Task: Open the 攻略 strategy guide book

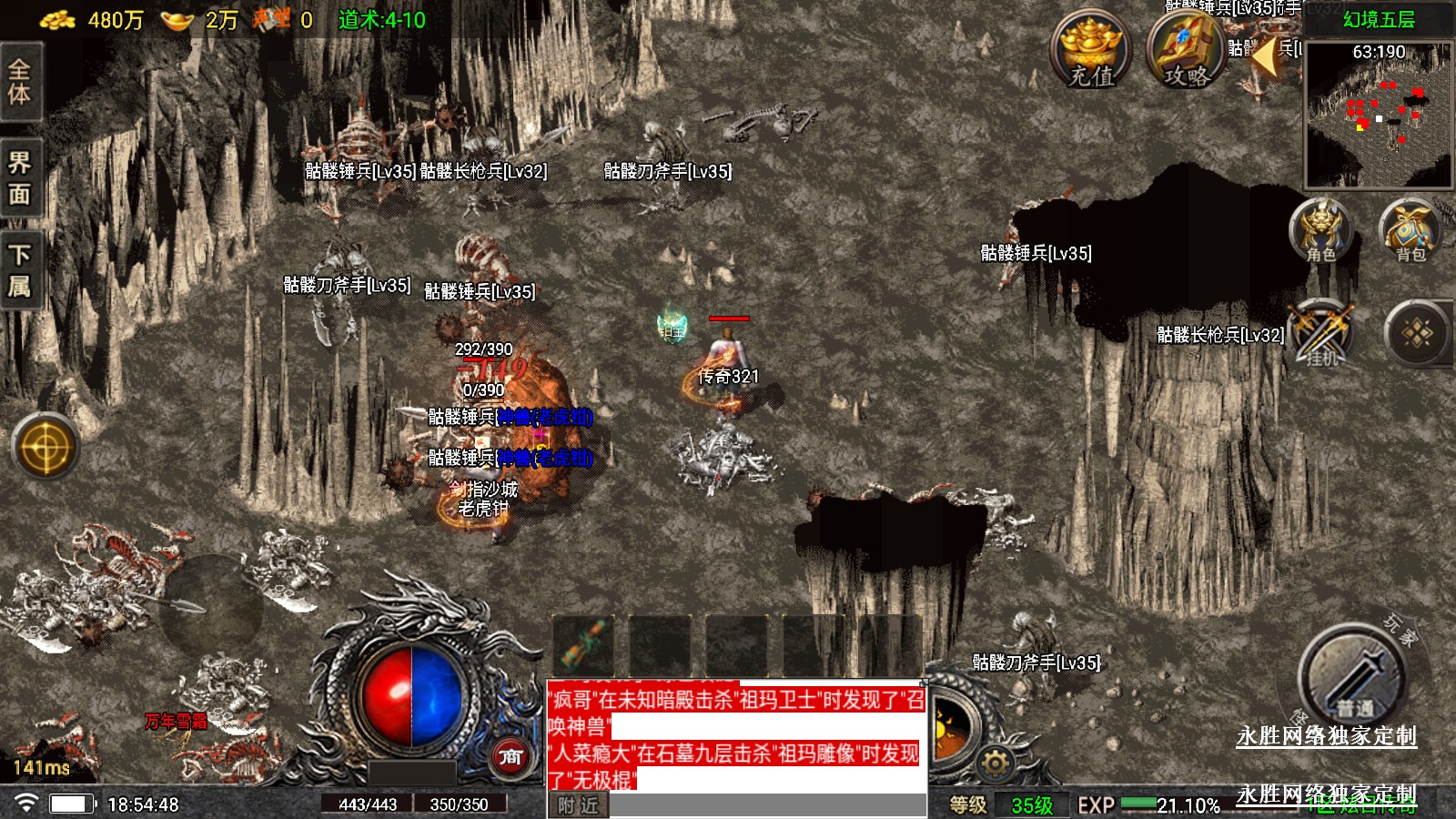Action: click(x=1187, y=50)
